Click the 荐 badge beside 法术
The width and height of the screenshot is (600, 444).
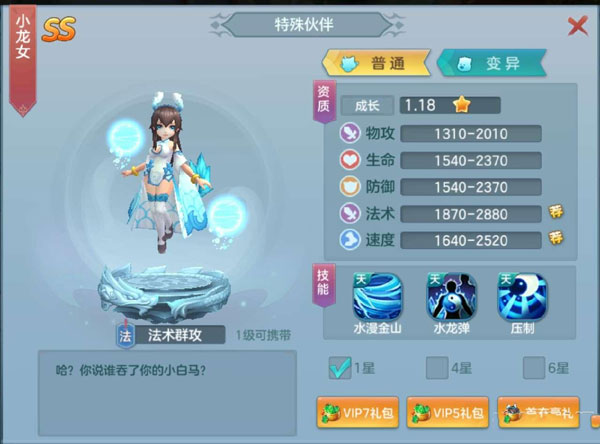(x=557, y=211)
